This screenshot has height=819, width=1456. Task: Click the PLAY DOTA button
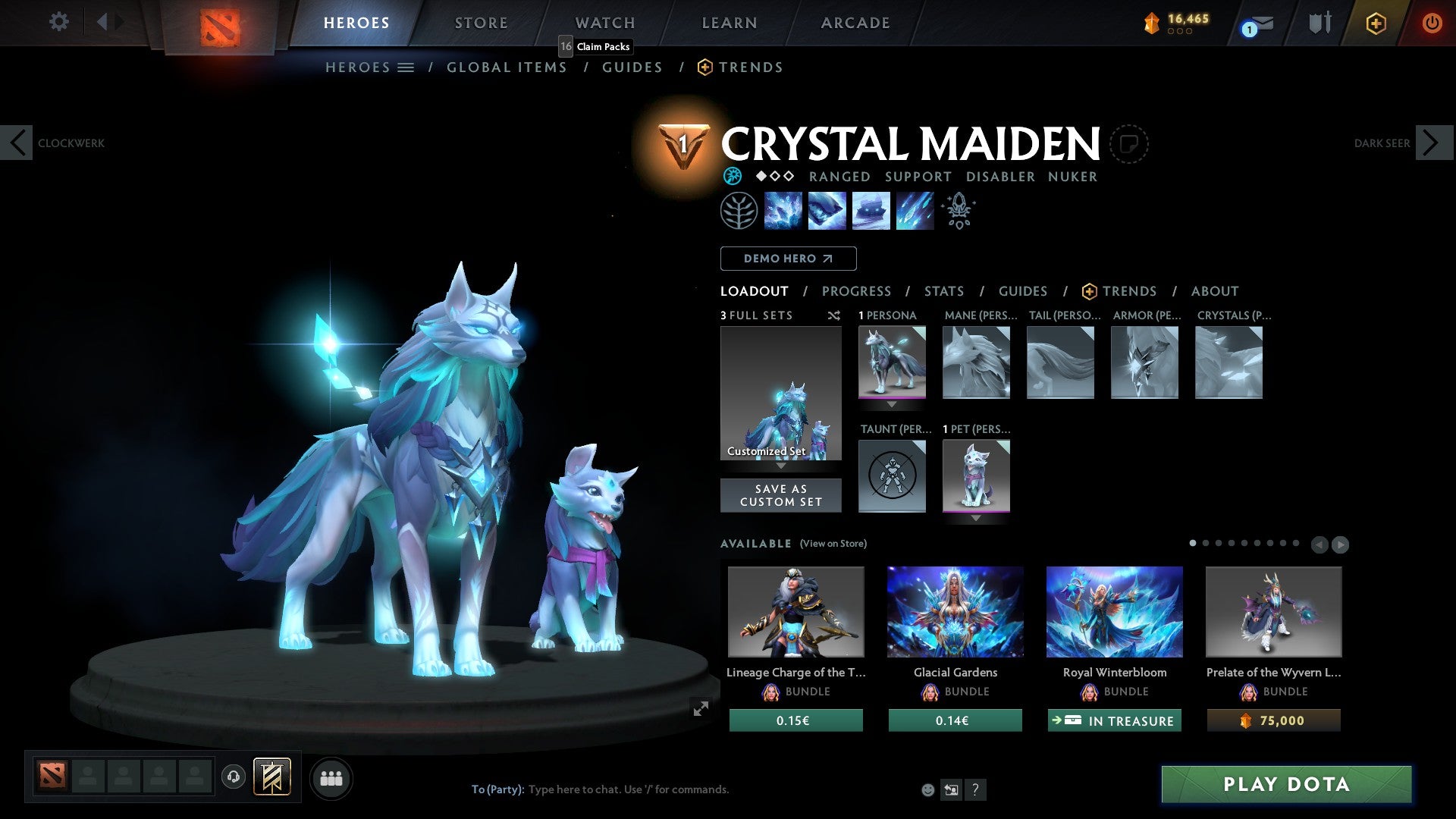(x=1285, y=785)
